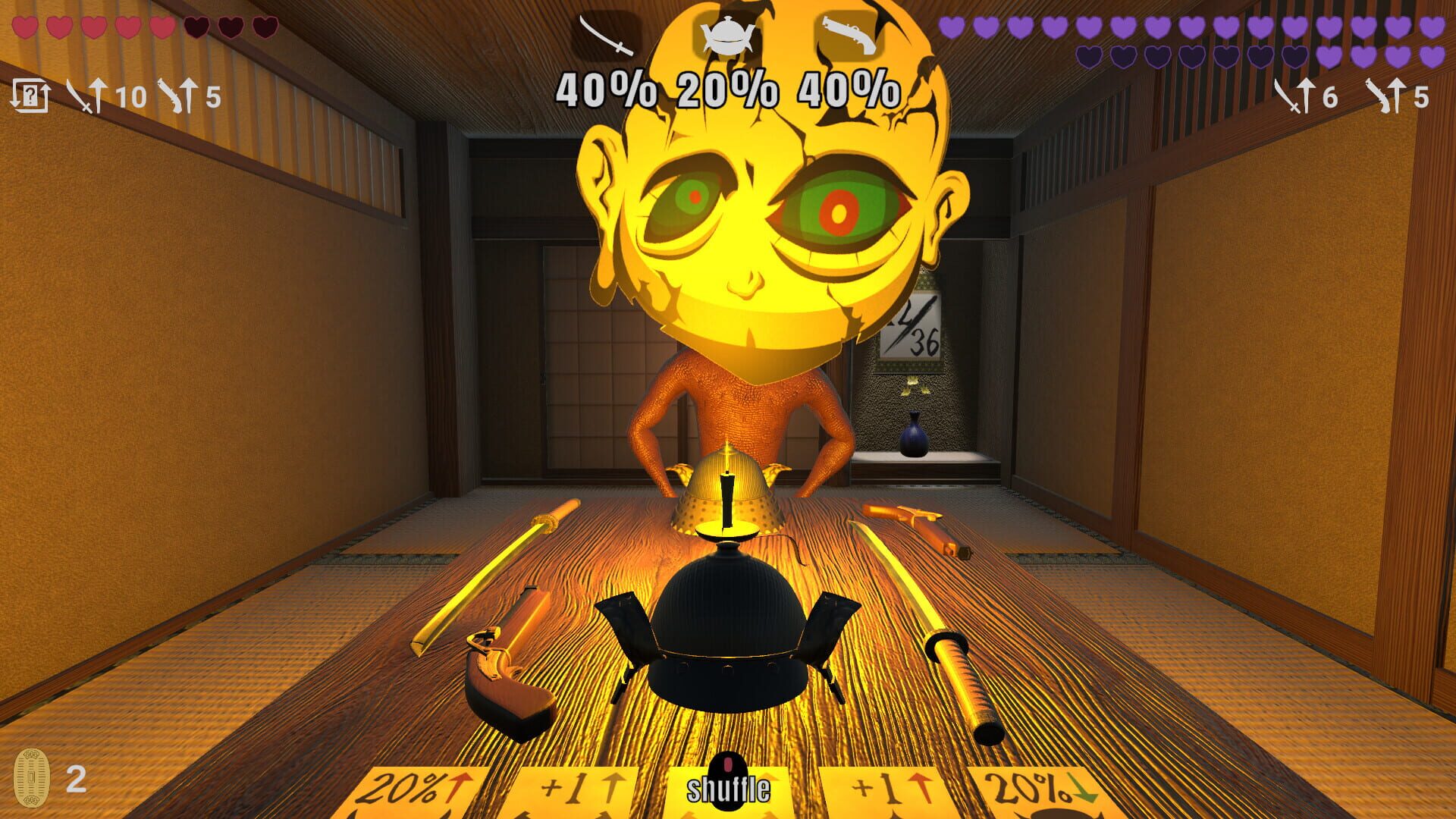Select the katana attack icon showing 40%
Image resolution: width=1456 pixels, height=819 pixels.
pos(607,33)
